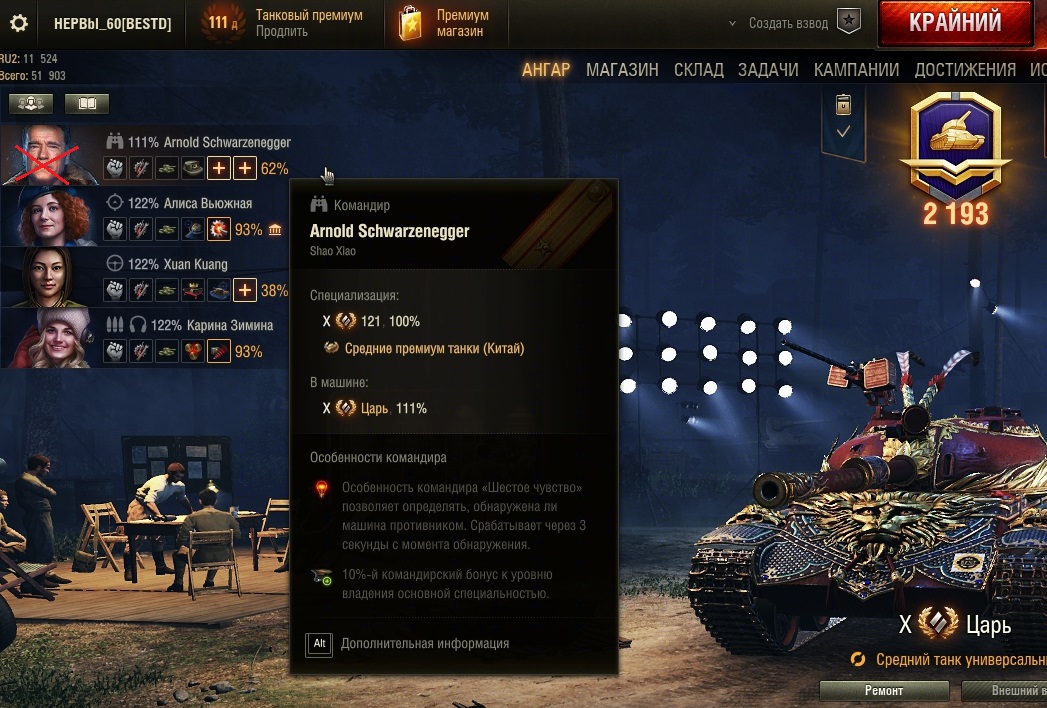Extend tank premium via Продлить
This screenshot has height=708, width=1047.
(282, 32)
